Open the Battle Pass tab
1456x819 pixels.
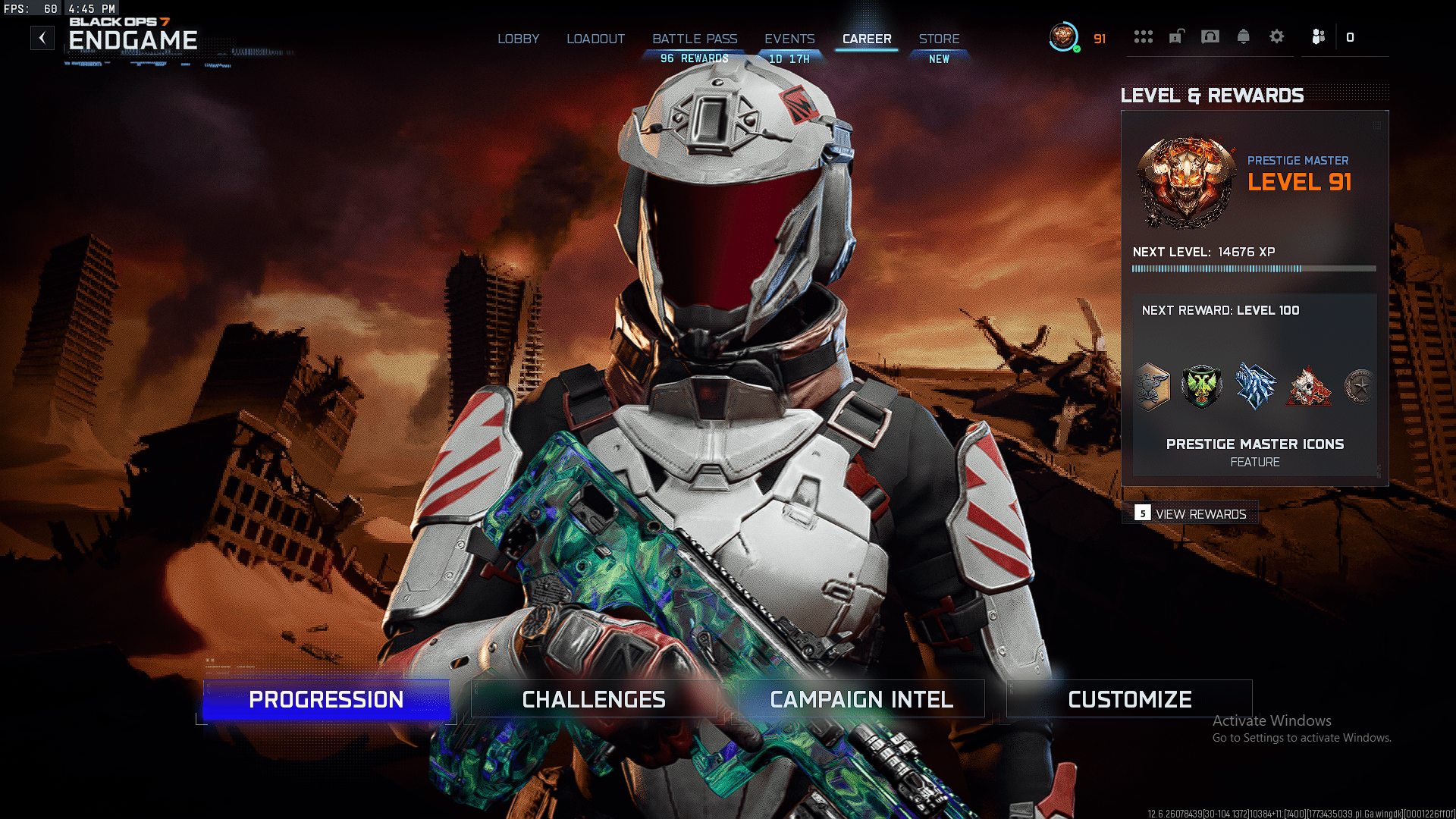coord(694,39)
